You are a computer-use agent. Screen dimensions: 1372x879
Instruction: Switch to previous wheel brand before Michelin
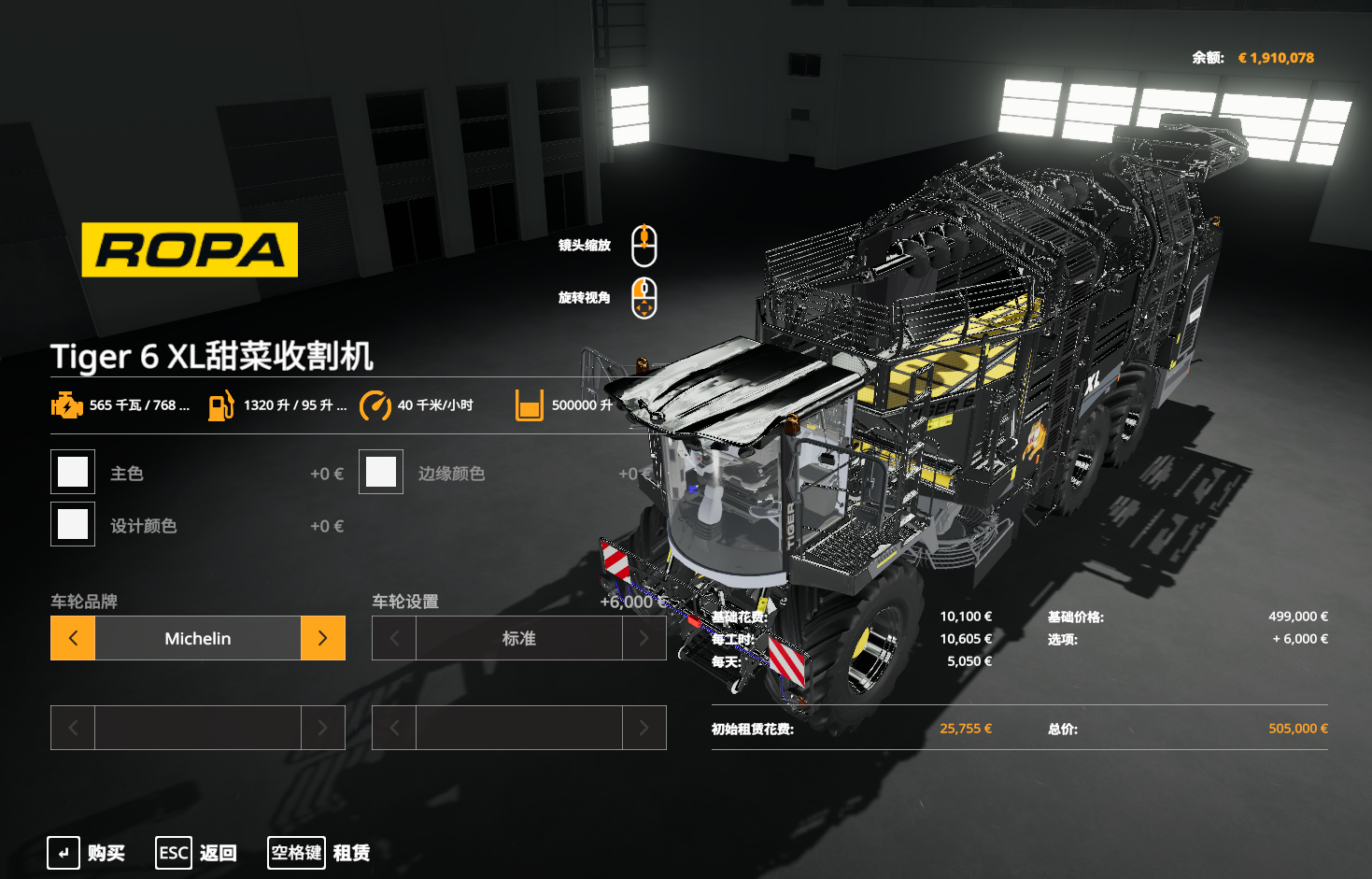point(73,638)
